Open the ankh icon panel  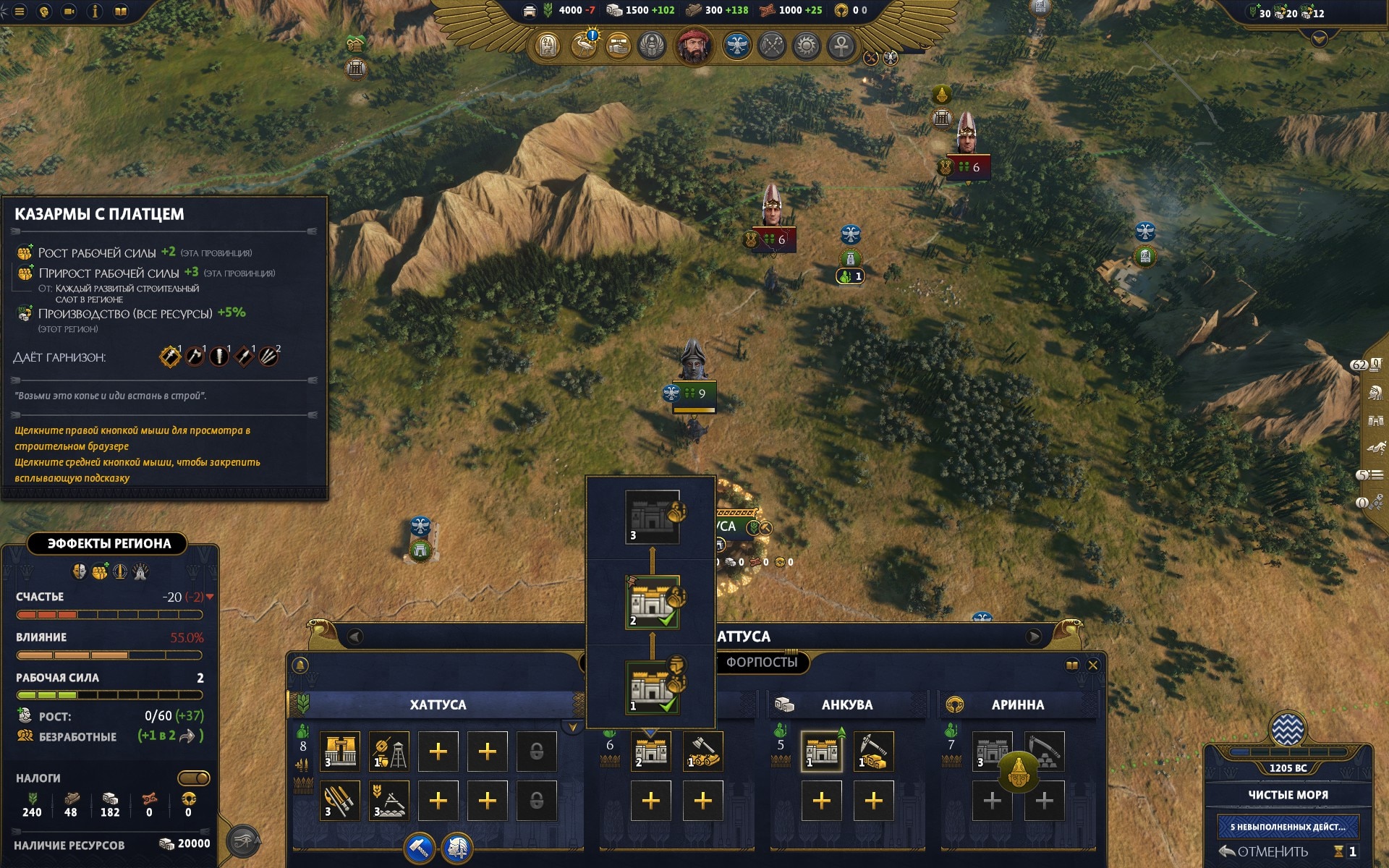(x=841, y=46)
